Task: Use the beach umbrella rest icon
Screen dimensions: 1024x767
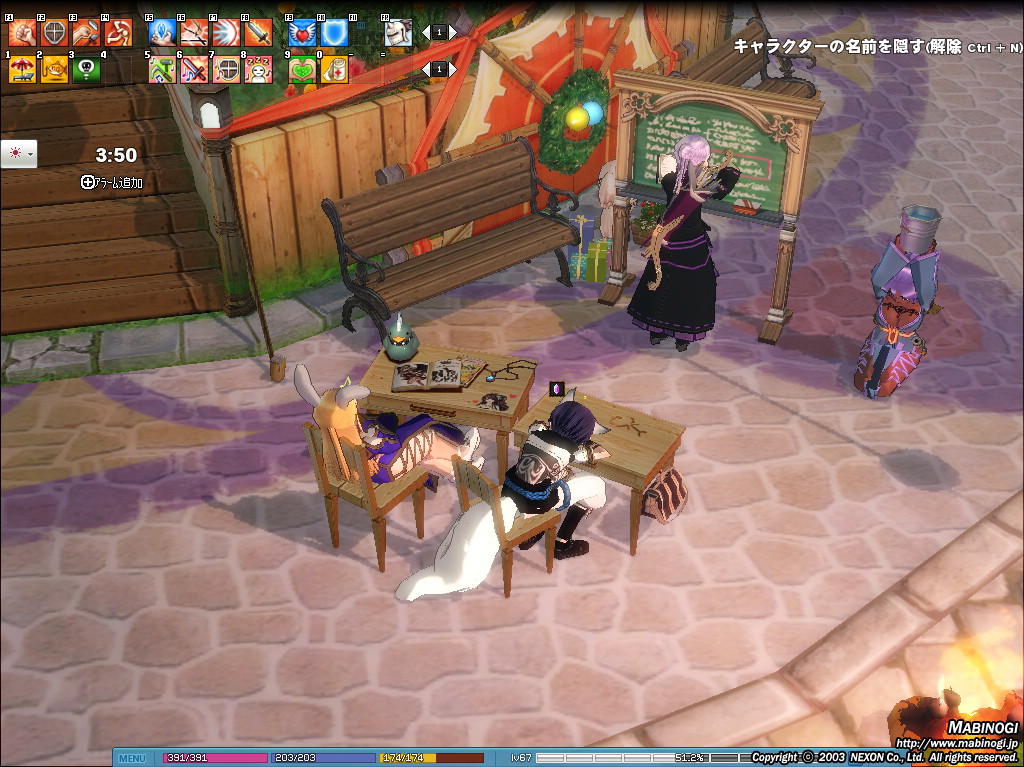Action: point(22,69)
